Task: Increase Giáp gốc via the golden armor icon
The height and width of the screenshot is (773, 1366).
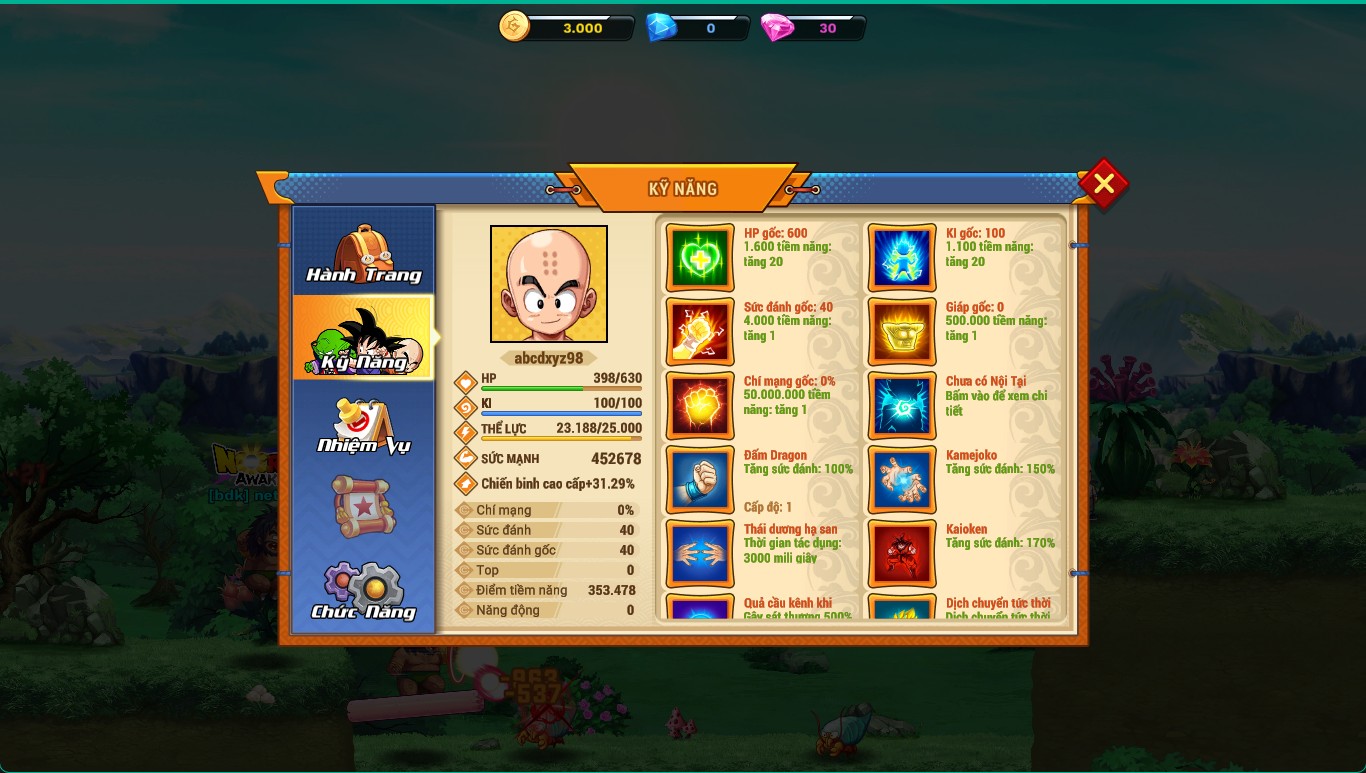Action: coord(902,332)
